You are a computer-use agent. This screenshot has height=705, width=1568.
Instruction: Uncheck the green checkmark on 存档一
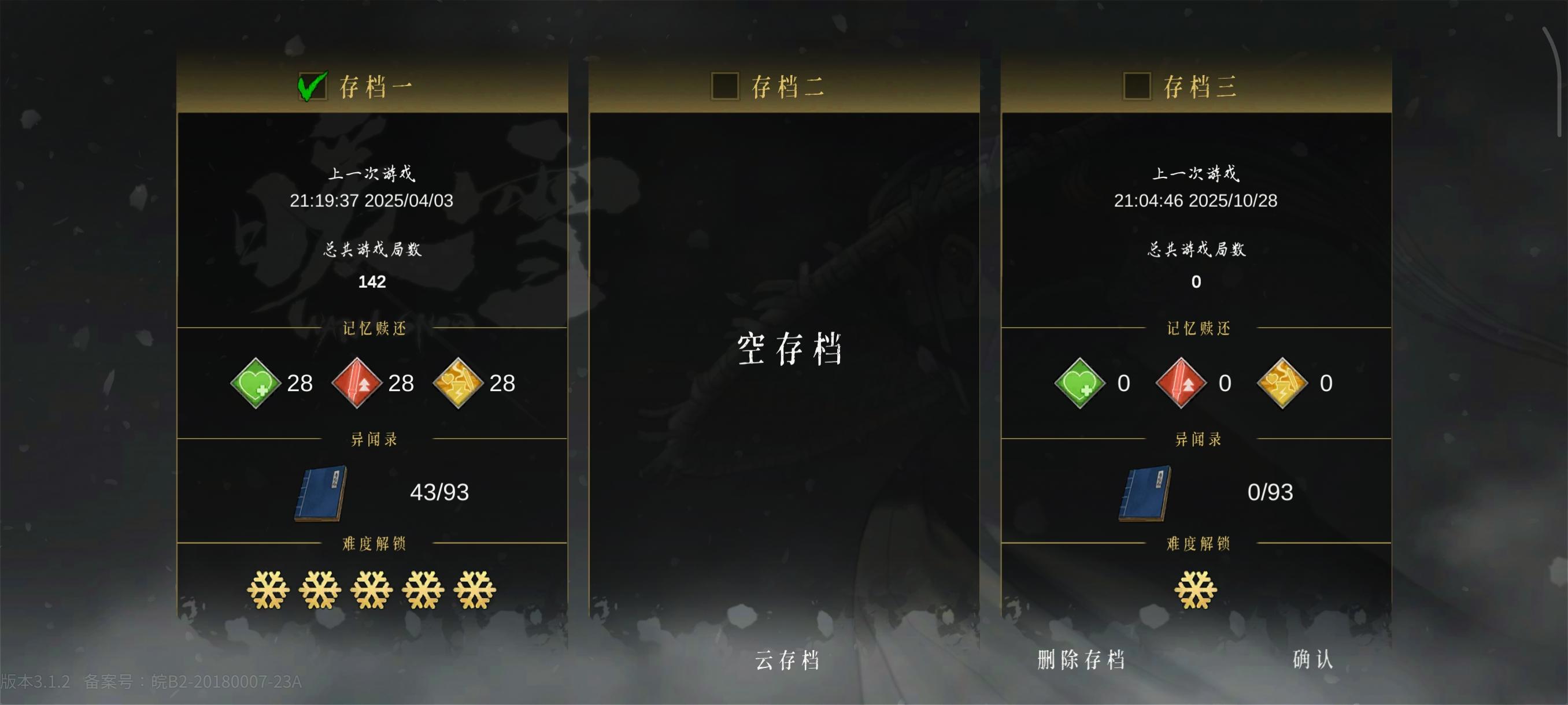[312, 86]
